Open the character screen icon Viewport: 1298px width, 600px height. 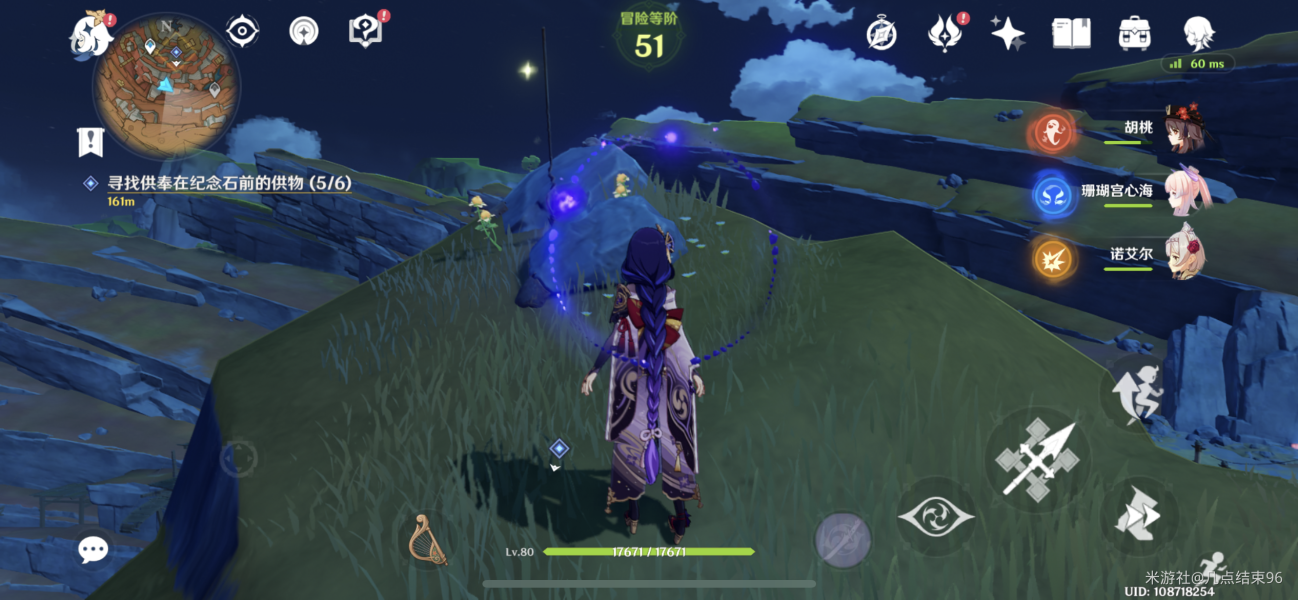pos(1198,33)
